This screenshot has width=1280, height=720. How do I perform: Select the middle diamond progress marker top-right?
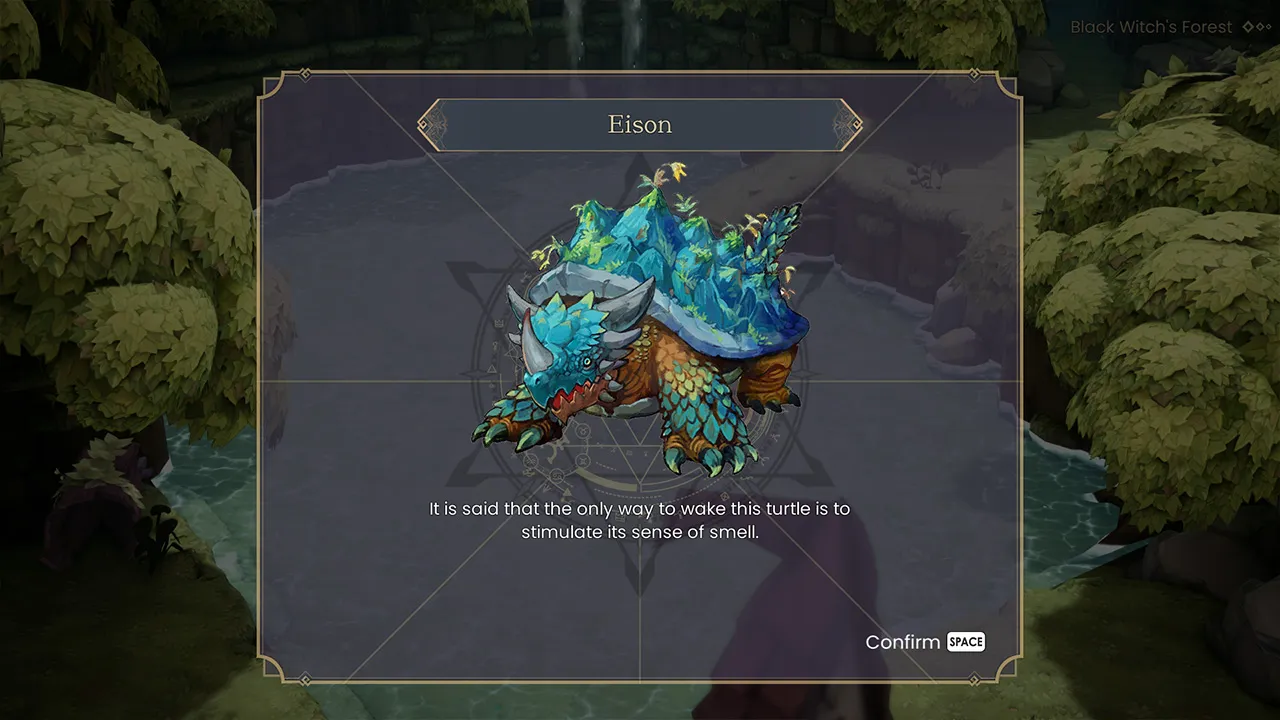[1260, 27]
